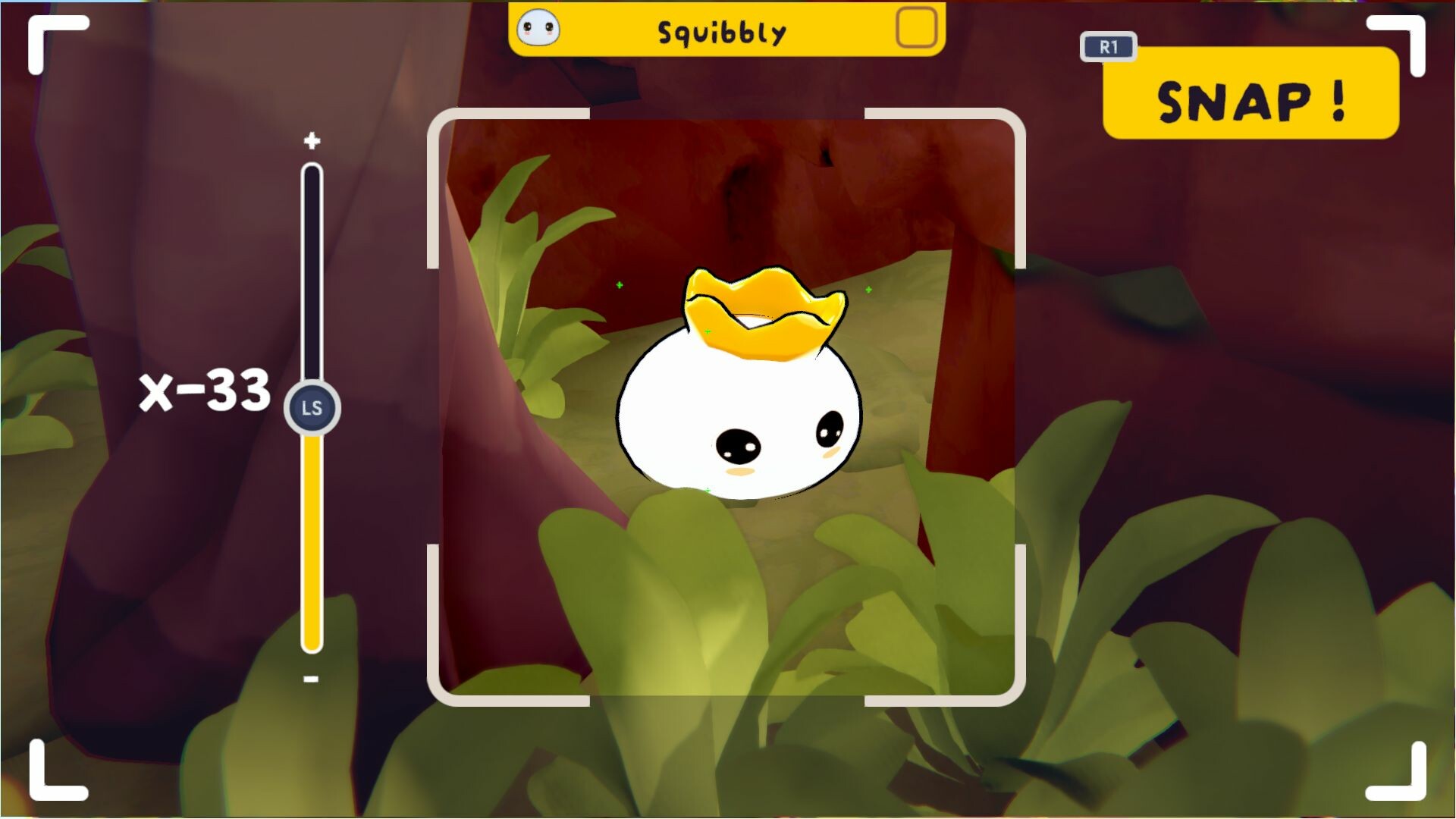Click the LS stick icon on the zoom slider

312,406
